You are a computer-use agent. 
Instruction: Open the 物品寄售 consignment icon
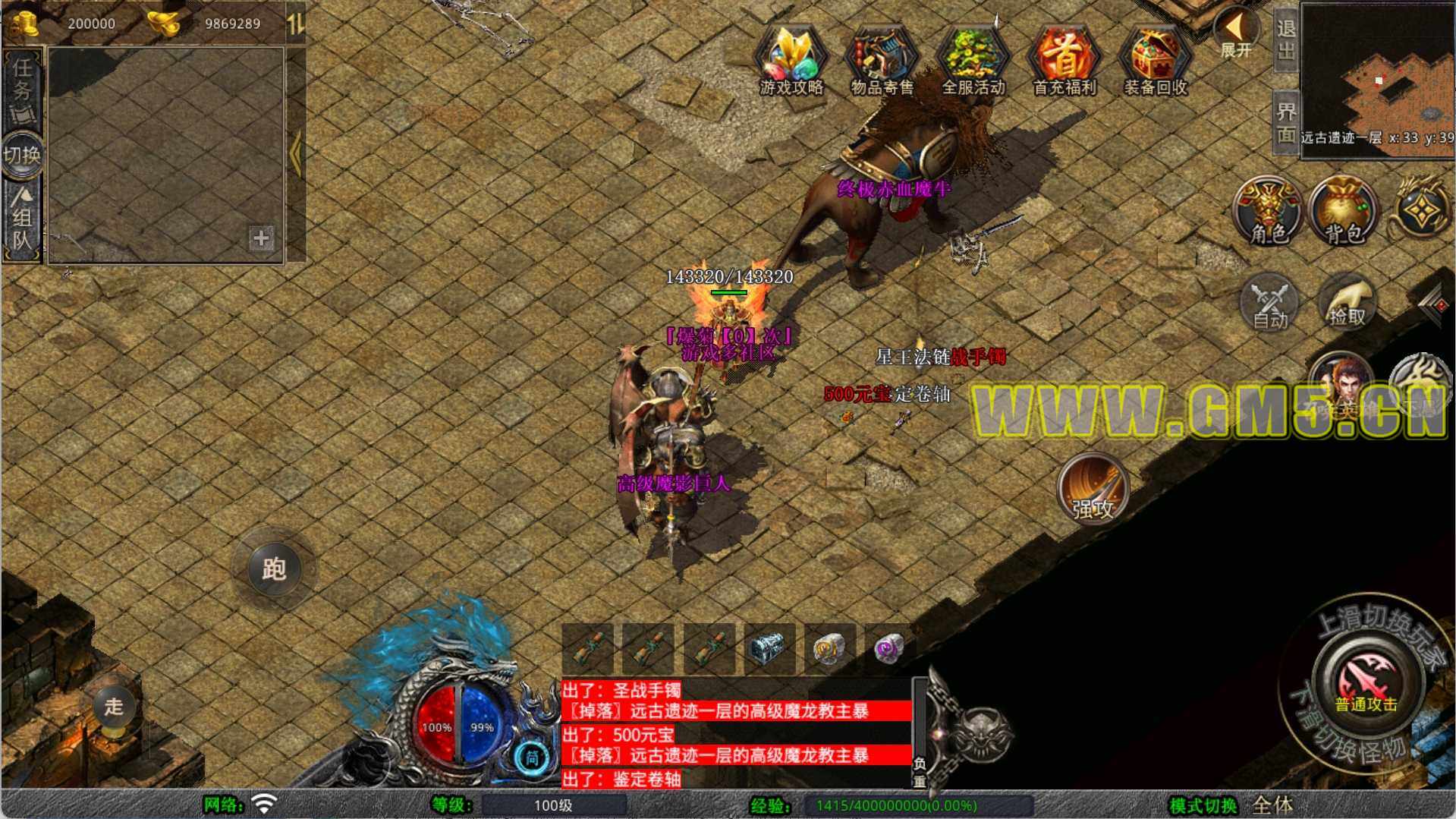point(882,61)
